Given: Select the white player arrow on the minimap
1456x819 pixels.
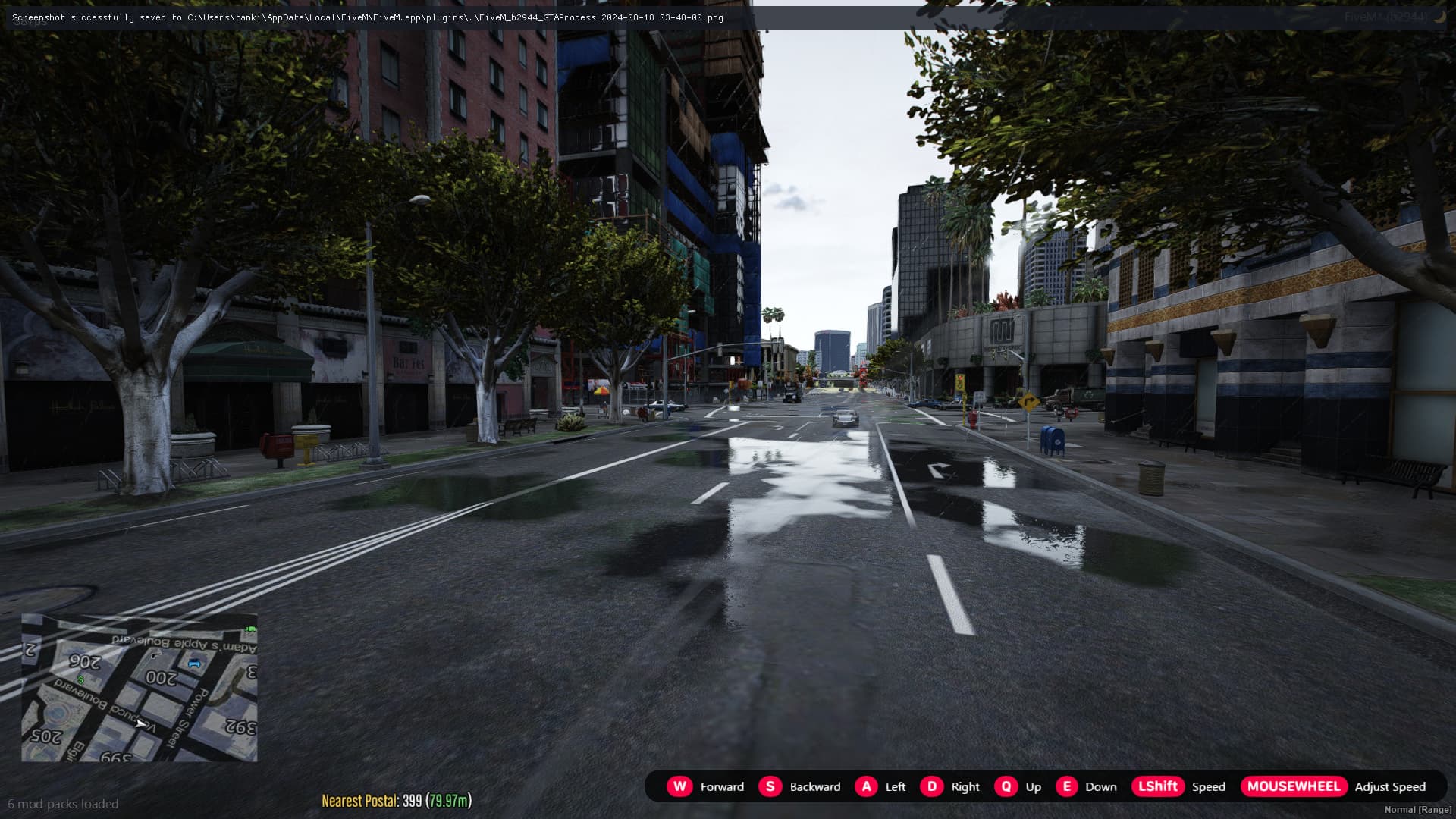Looking at the screenshot, I should pyautogui.click(x=140, y=724).
